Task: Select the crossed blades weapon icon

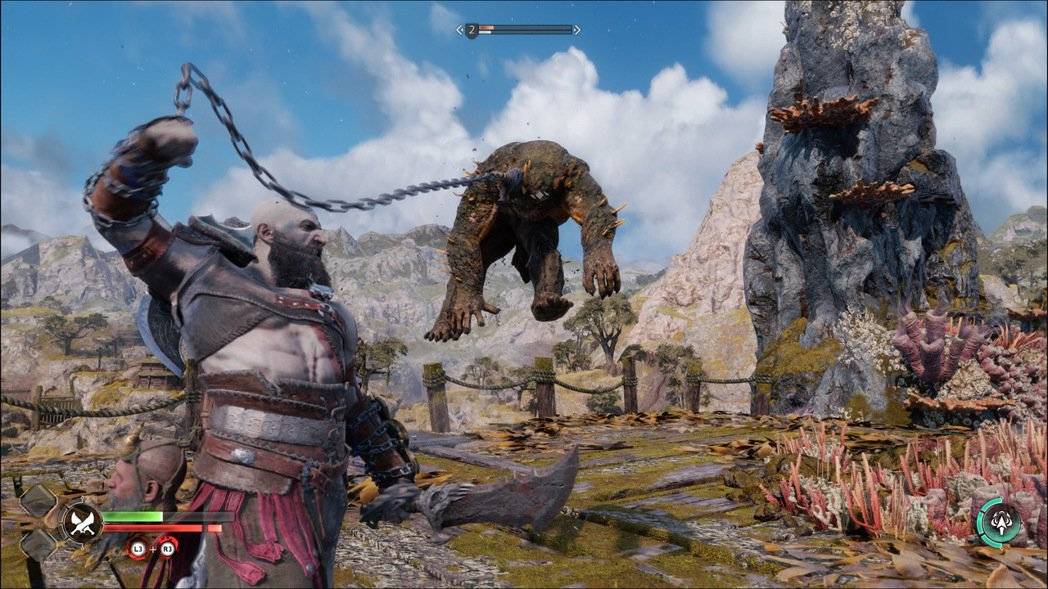Action: pos(81,522)
